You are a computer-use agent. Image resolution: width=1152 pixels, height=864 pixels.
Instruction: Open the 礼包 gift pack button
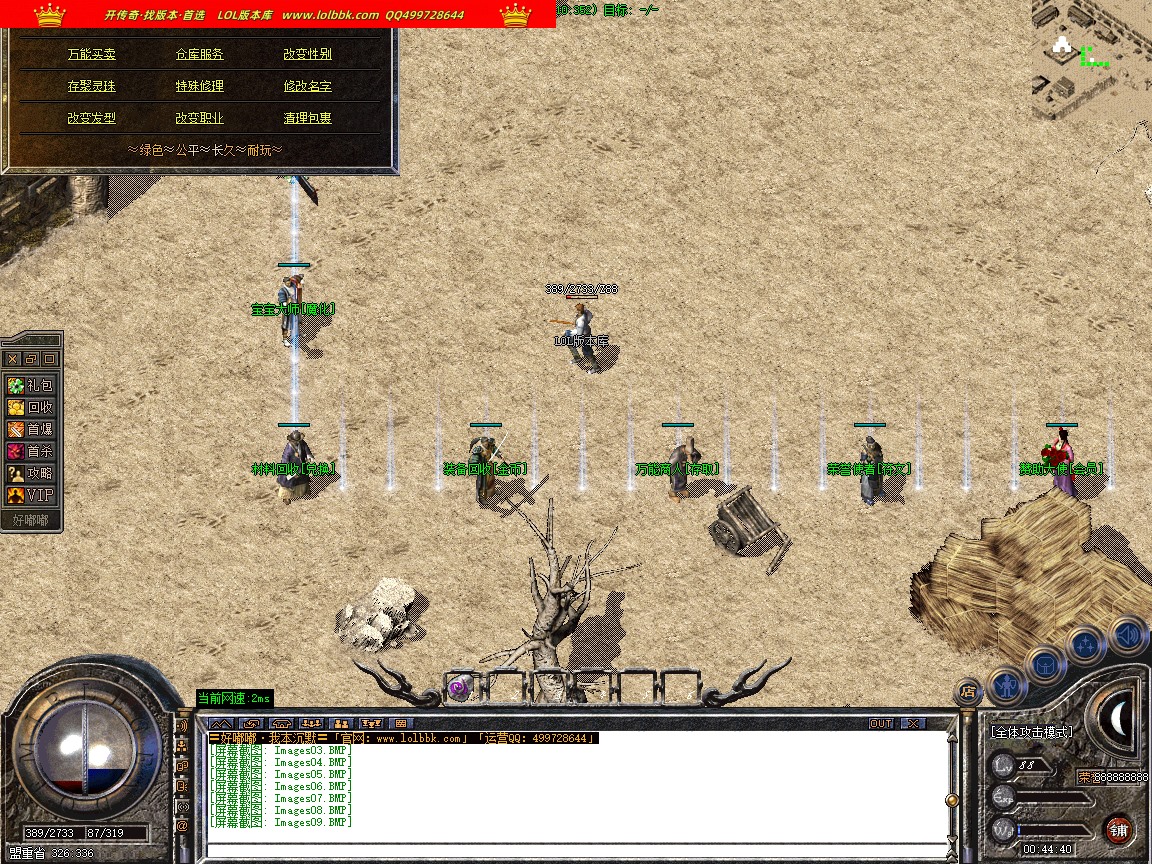31,385
